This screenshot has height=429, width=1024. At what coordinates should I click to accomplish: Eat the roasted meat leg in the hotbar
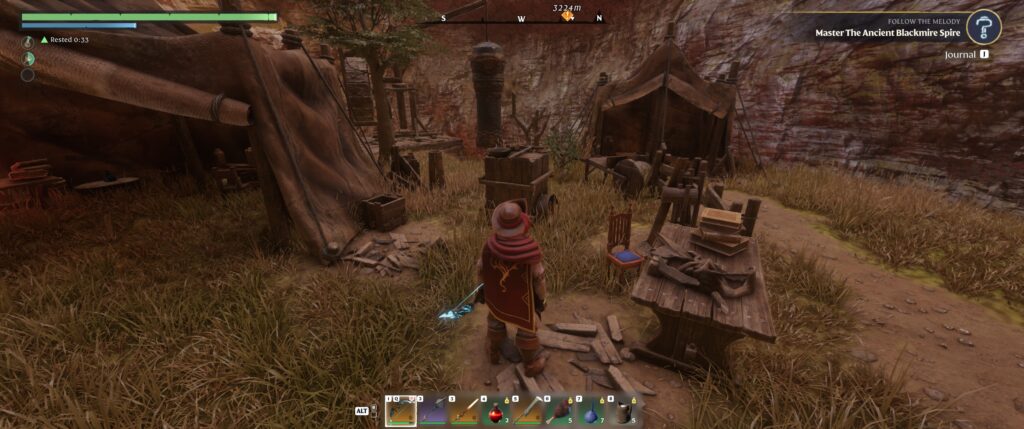tap(561, 411)
